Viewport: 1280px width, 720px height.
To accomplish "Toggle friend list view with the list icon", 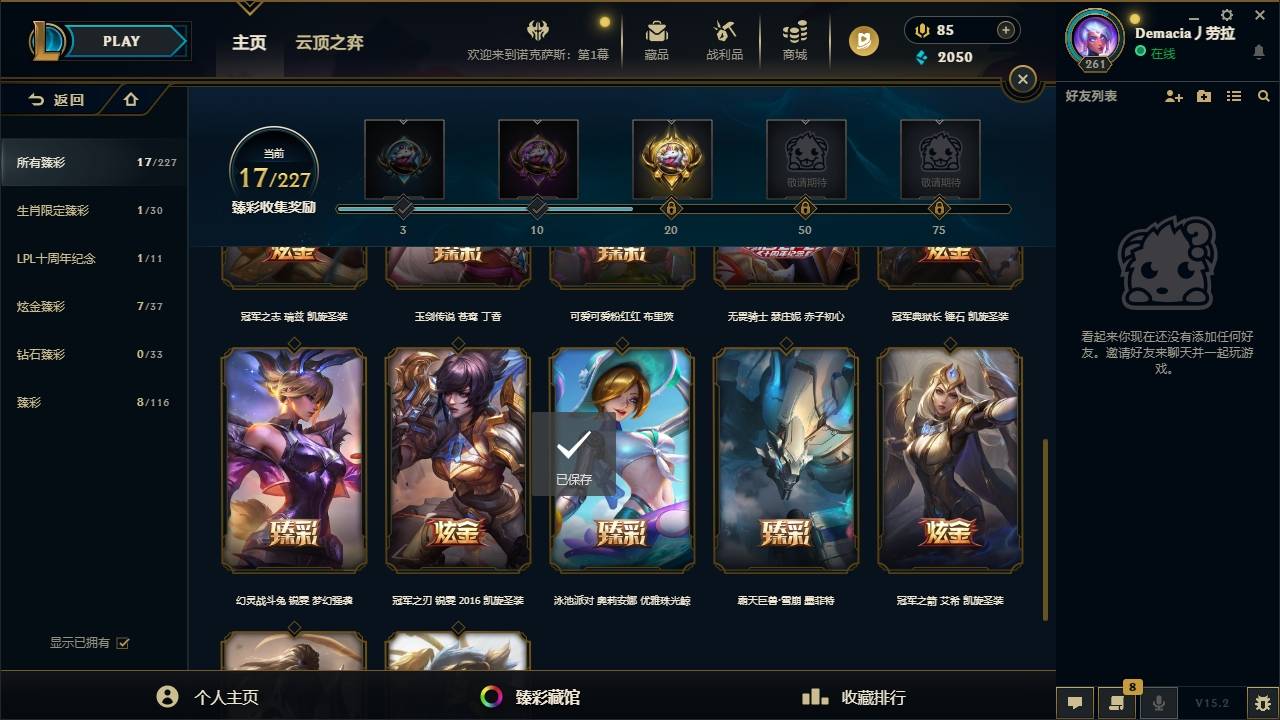I will click(x=1233, y=96).
